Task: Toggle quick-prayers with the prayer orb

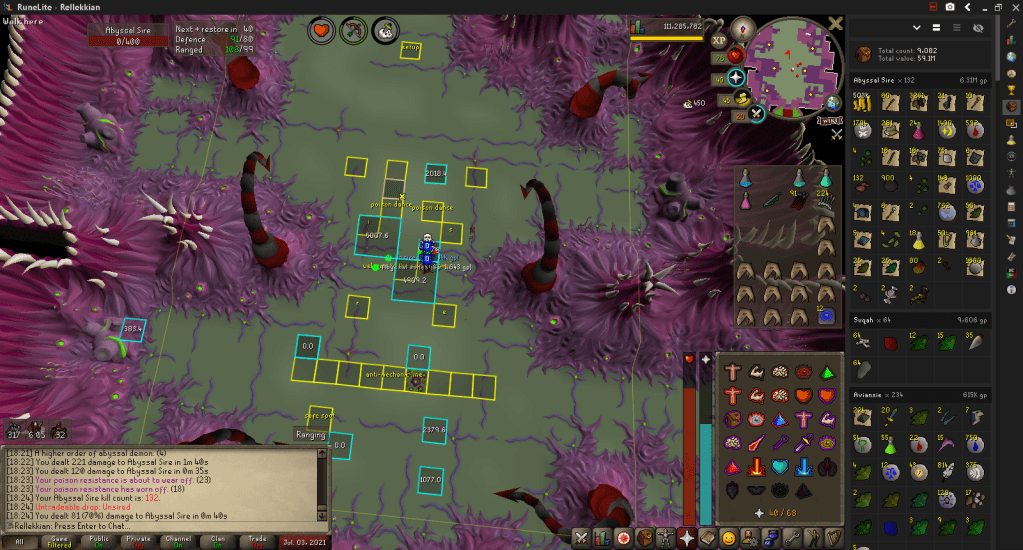Action: click(736, 77)
